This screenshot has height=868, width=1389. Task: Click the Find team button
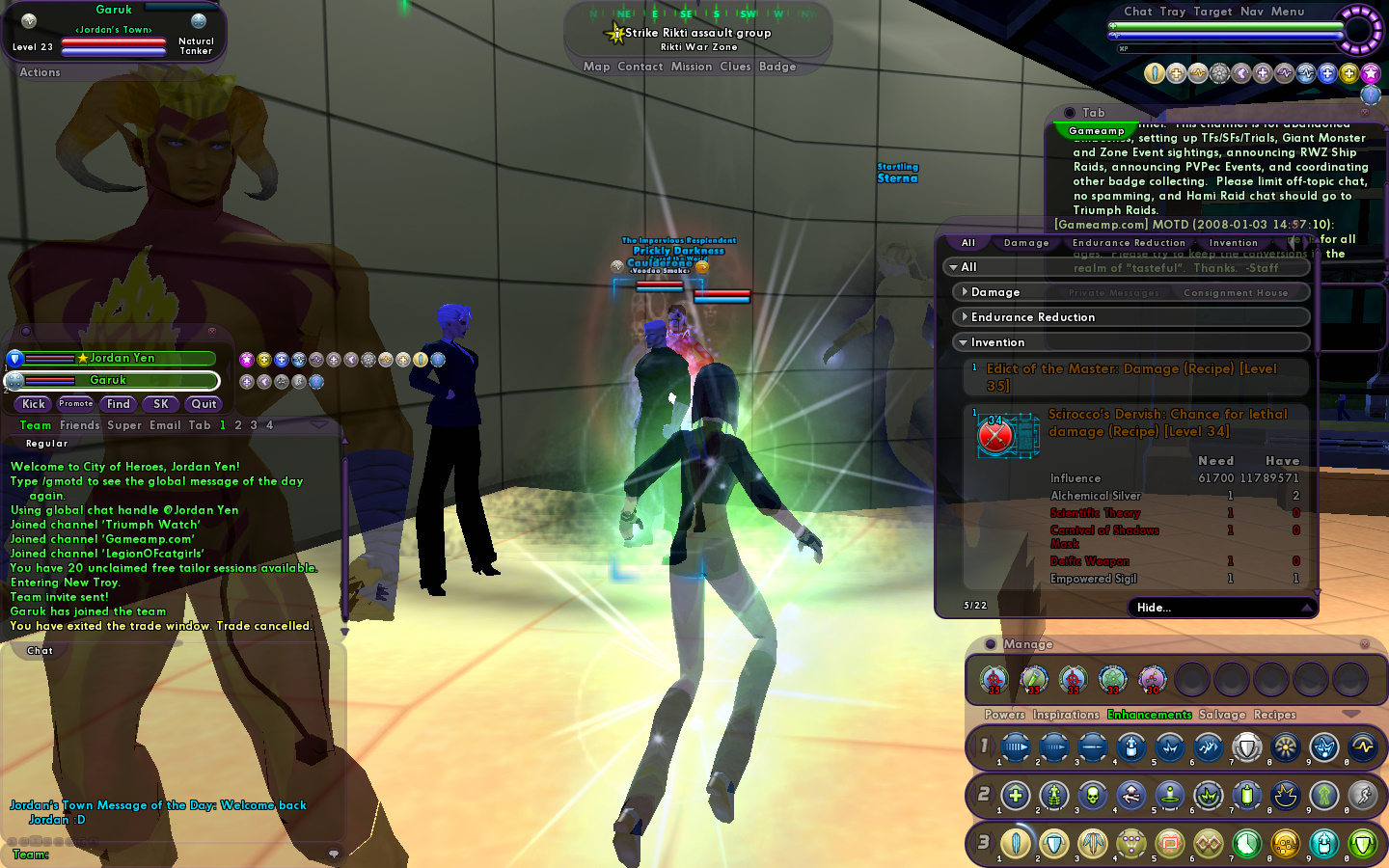119,404
